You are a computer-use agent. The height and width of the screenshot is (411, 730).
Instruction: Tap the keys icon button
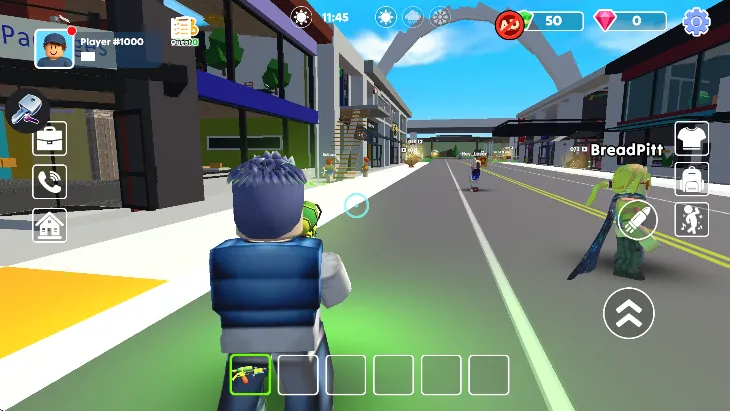(26, 112)
